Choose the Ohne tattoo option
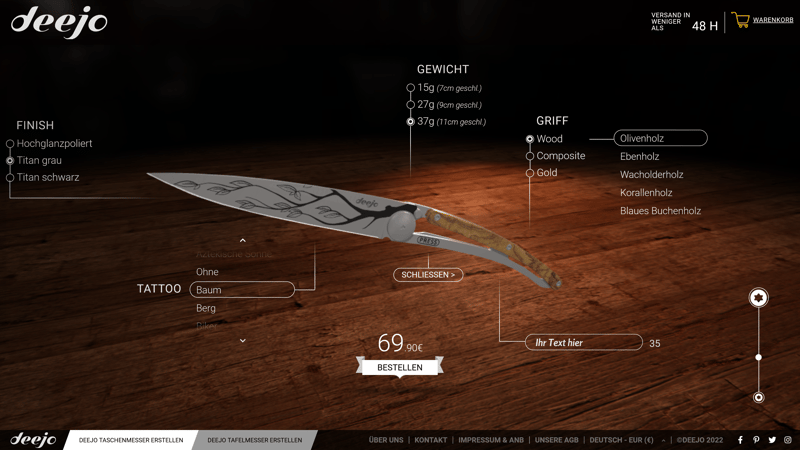800x450 pixels. click(x=207, y=272)
